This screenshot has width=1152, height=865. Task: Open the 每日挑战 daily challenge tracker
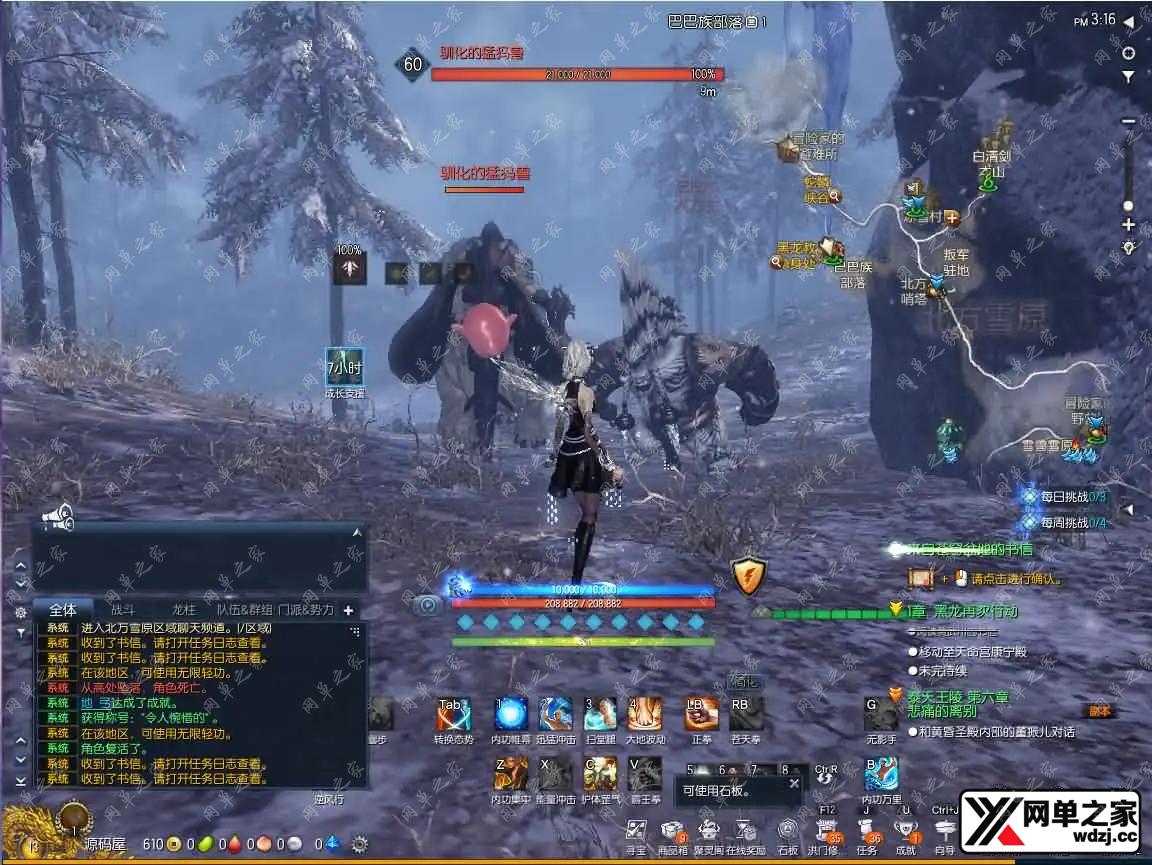(1064, 496)
